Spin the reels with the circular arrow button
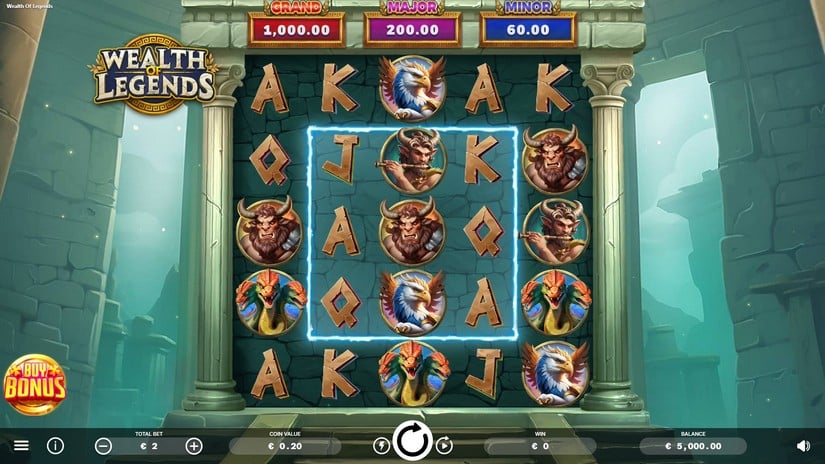 (412, 441)
